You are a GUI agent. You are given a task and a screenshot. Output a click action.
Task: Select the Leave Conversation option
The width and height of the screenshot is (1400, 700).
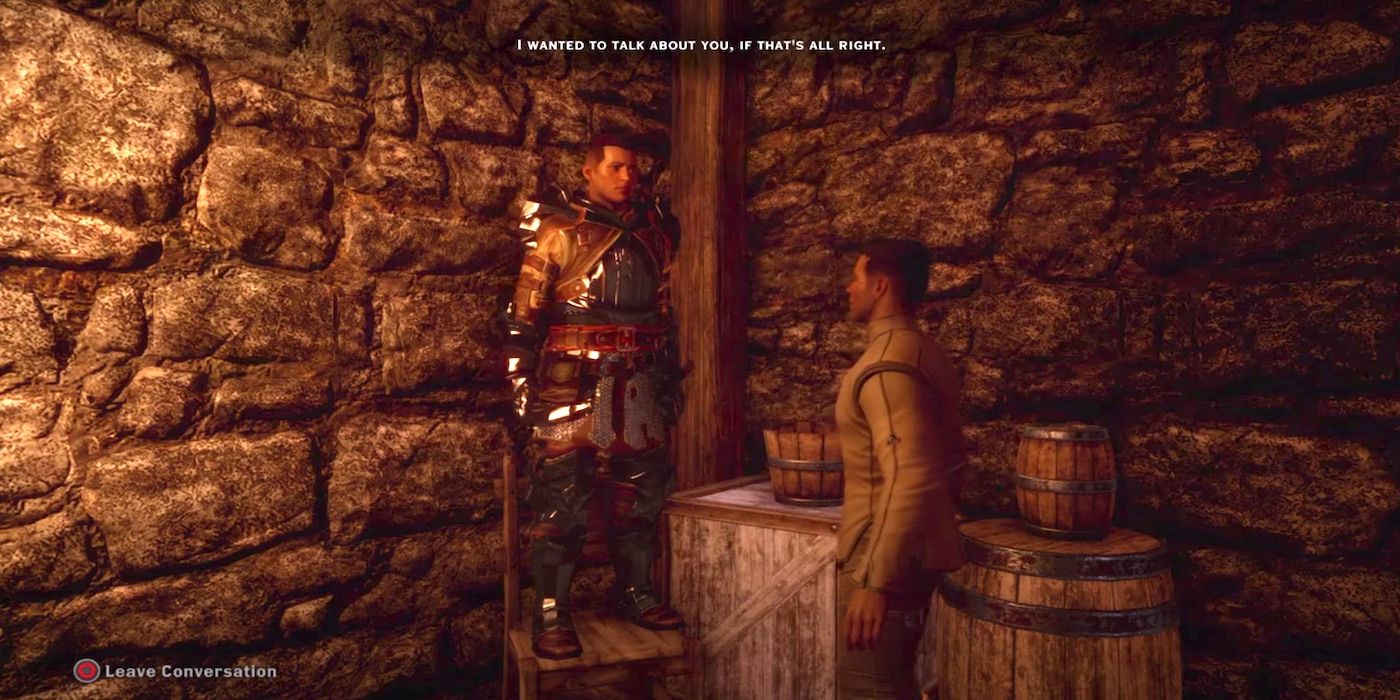tap(176, 671)
